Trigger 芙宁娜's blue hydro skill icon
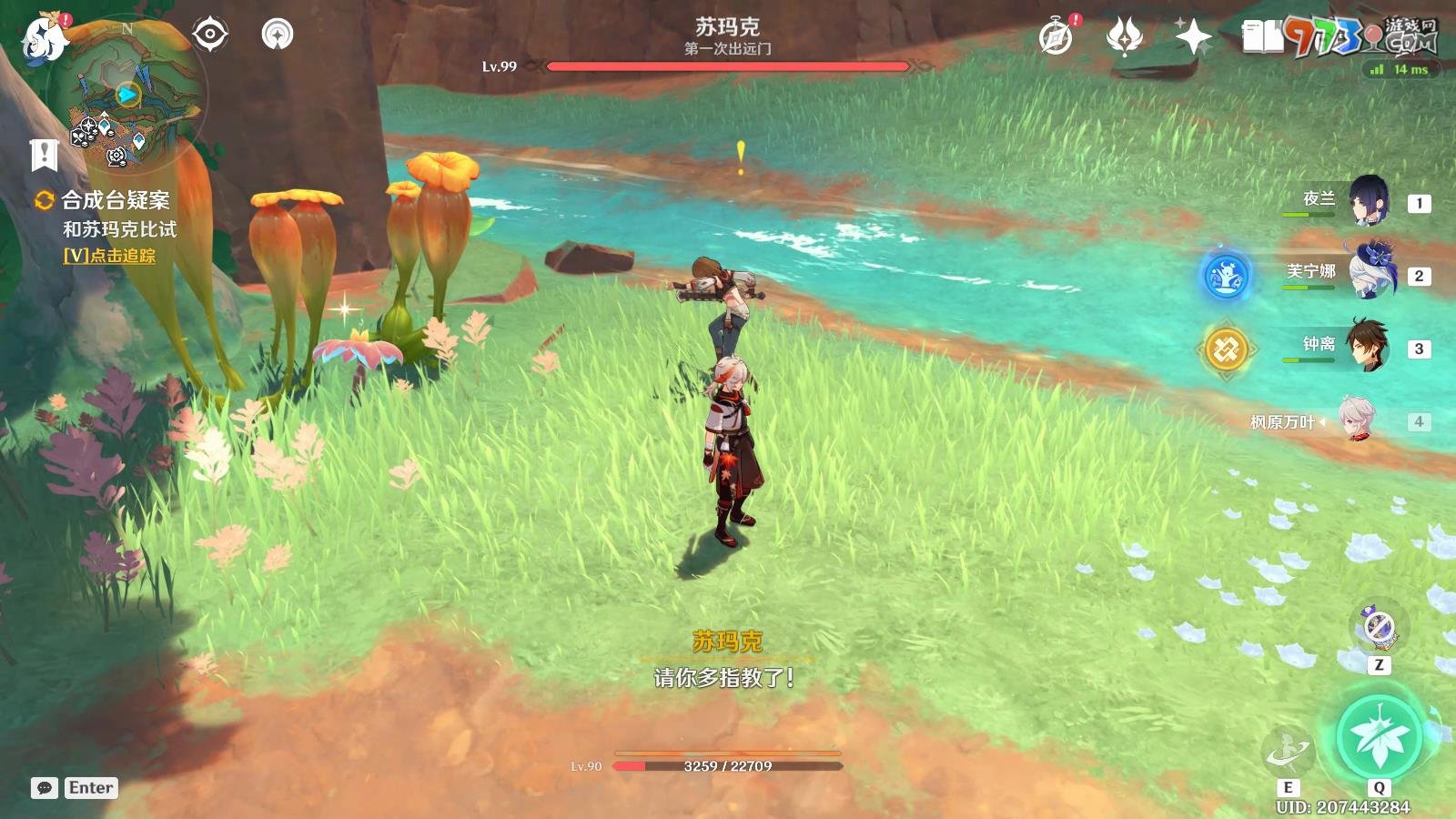 click(x=1226, y=276)
